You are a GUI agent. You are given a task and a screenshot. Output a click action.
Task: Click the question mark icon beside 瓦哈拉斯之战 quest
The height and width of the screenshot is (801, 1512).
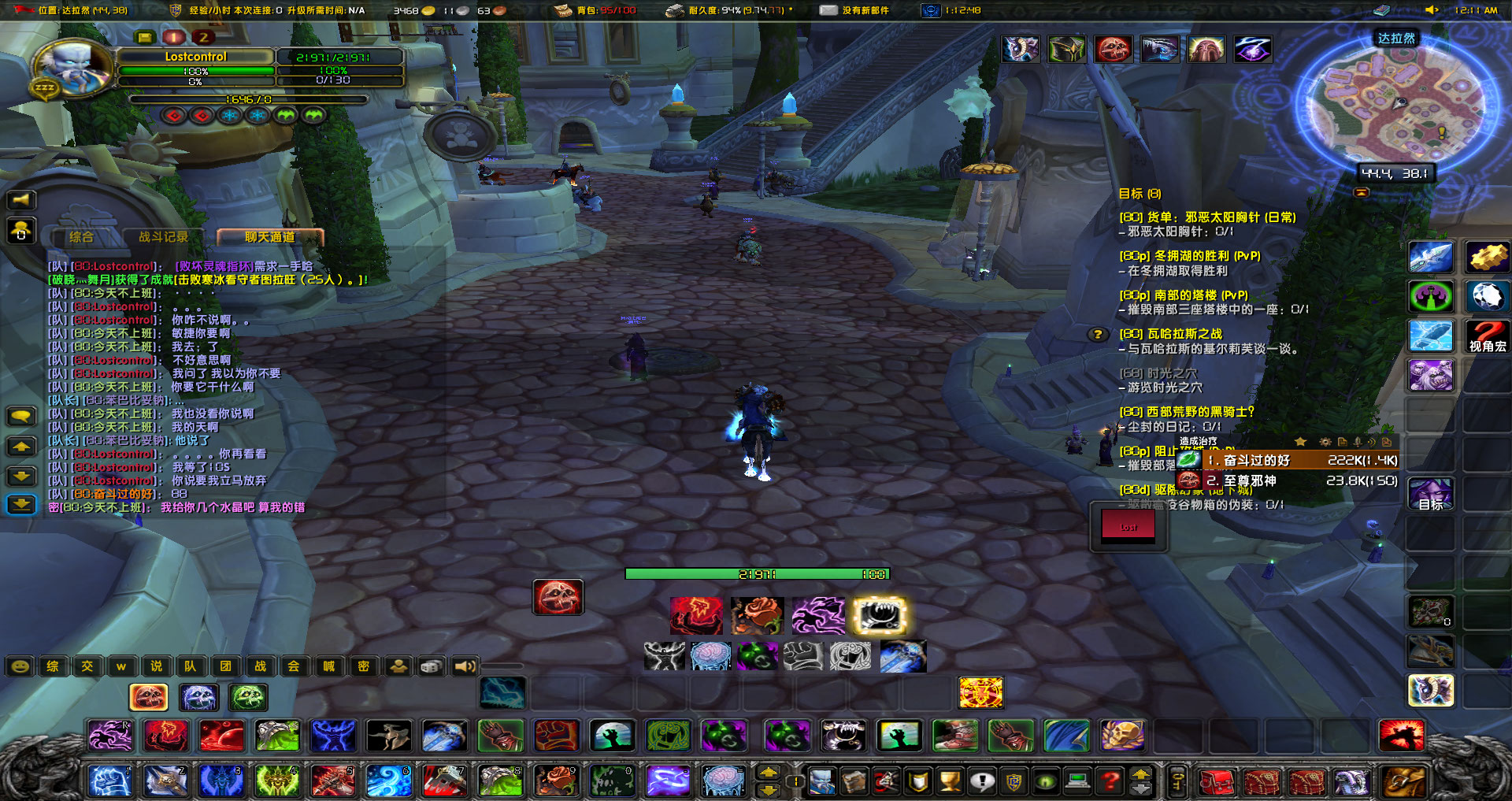click(x=1097, y=335)
